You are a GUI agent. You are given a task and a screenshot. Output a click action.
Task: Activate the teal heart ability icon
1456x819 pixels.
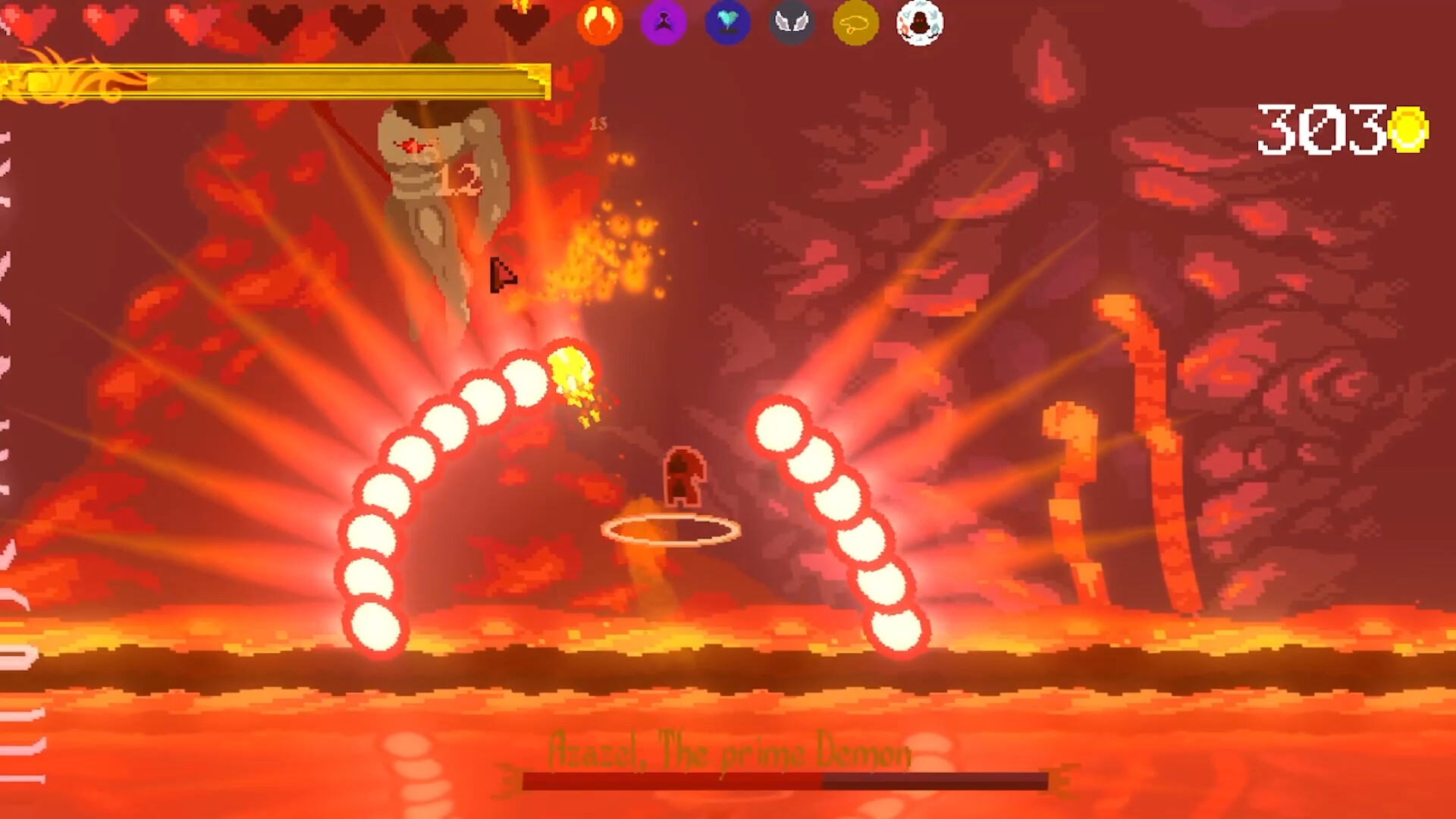coord(728,24)
